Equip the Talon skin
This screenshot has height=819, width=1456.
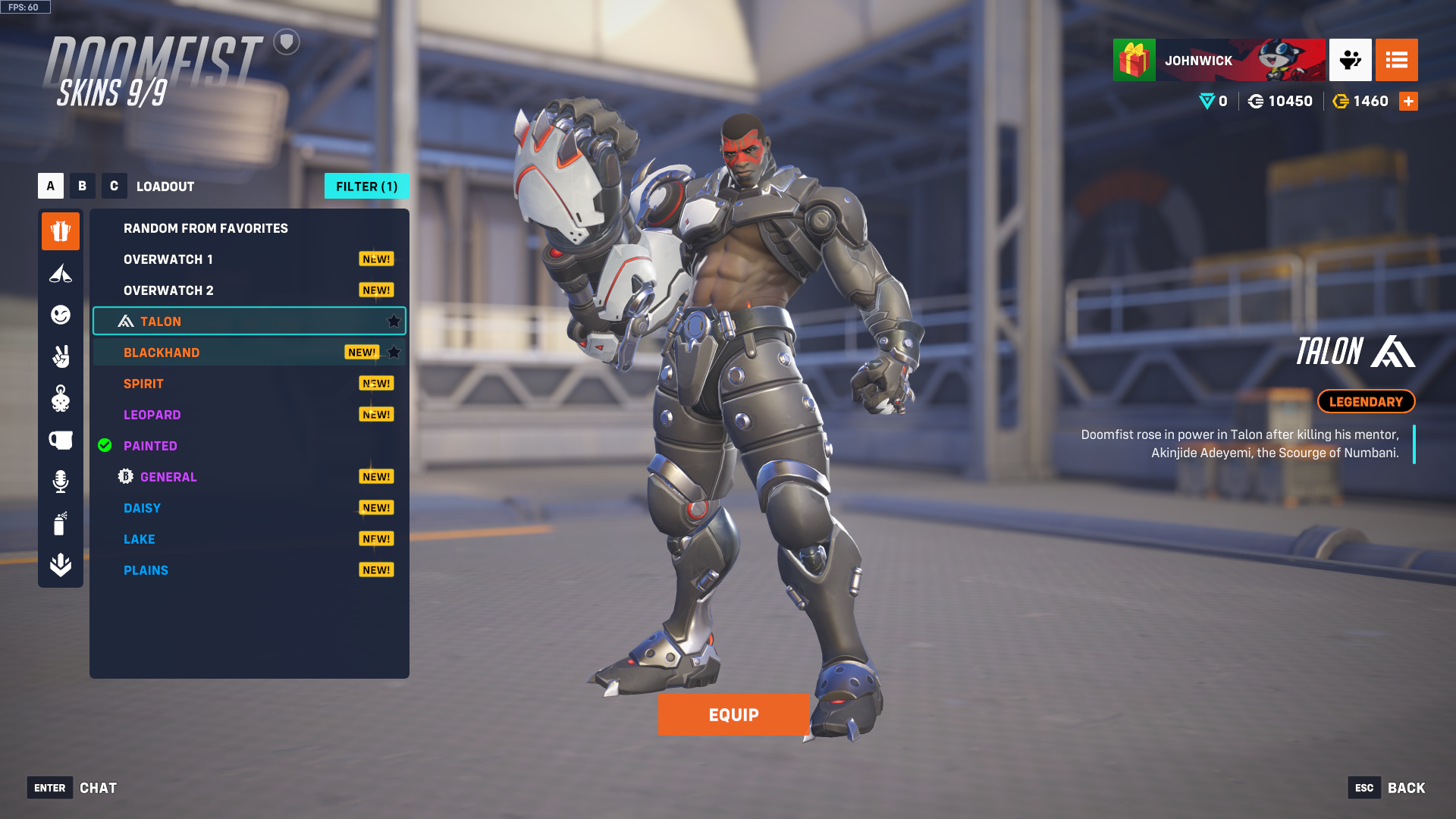733,715
